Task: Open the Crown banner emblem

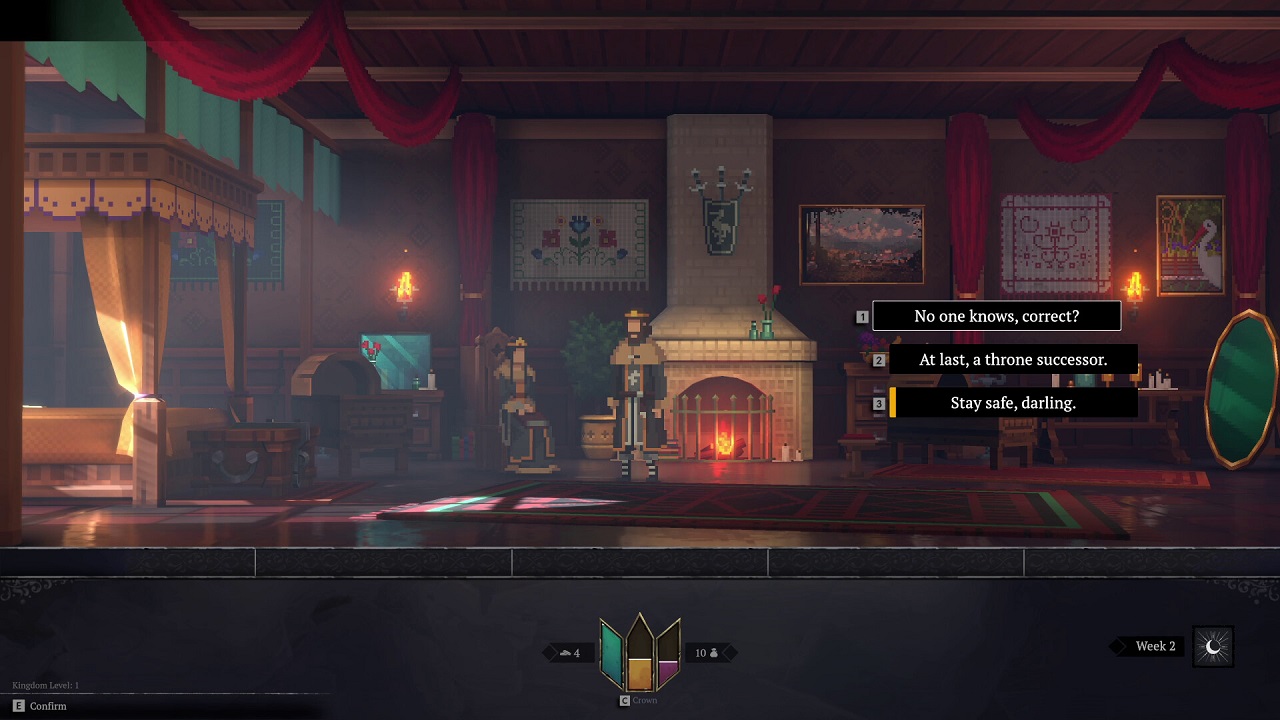Action: click(640, 653)
